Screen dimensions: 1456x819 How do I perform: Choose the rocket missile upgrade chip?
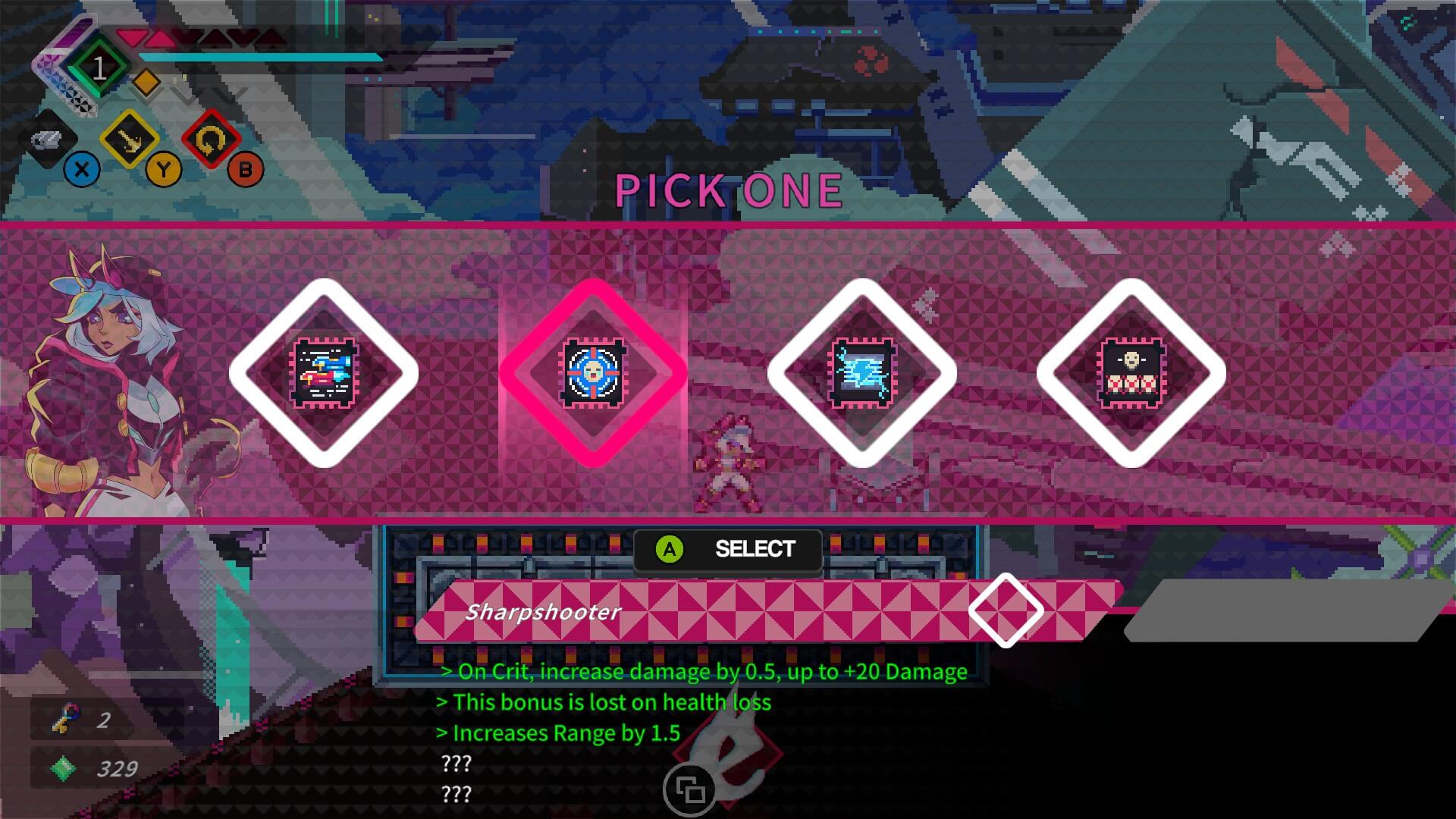325,372
